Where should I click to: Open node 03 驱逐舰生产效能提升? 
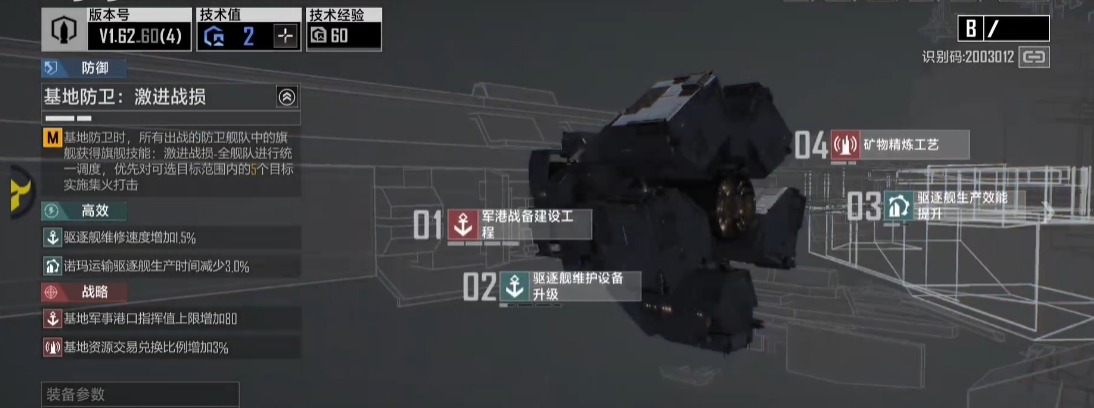954,205
